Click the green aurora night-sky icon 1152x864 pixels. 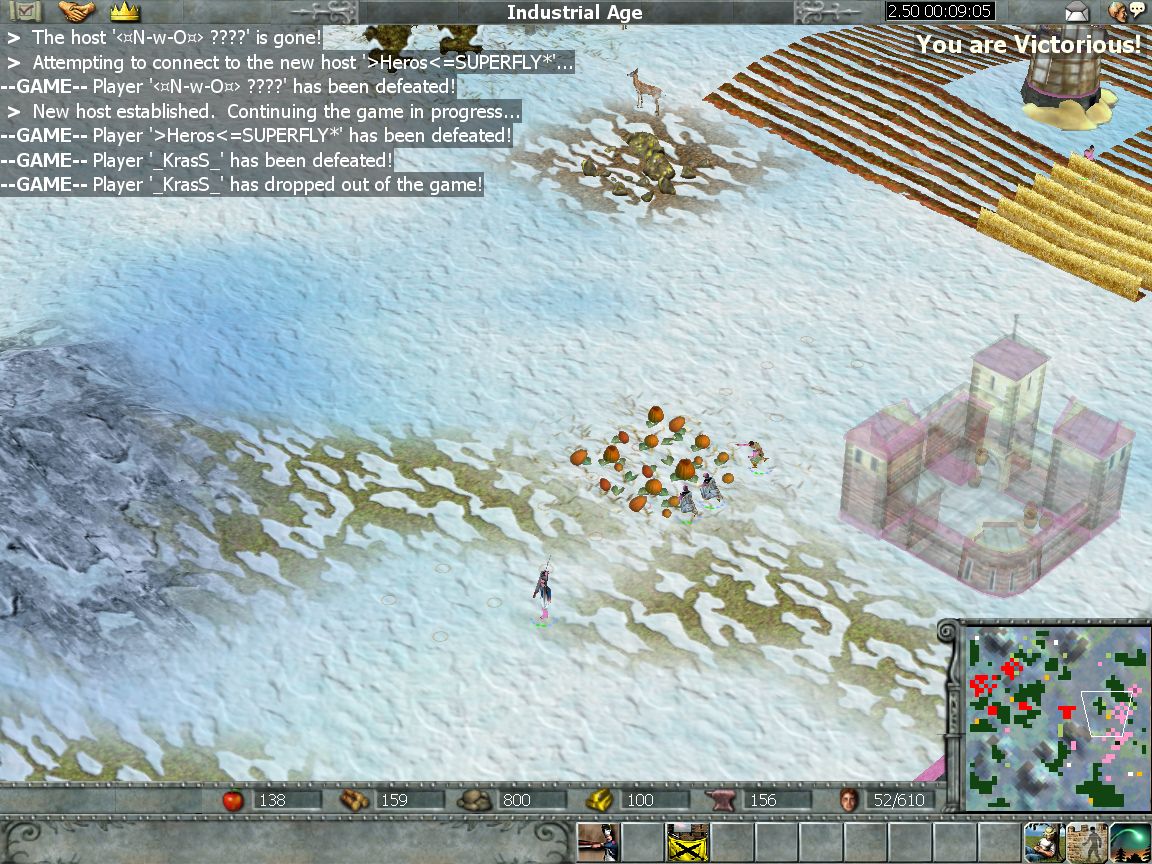pyautogui.click(x=1131, y=842)
